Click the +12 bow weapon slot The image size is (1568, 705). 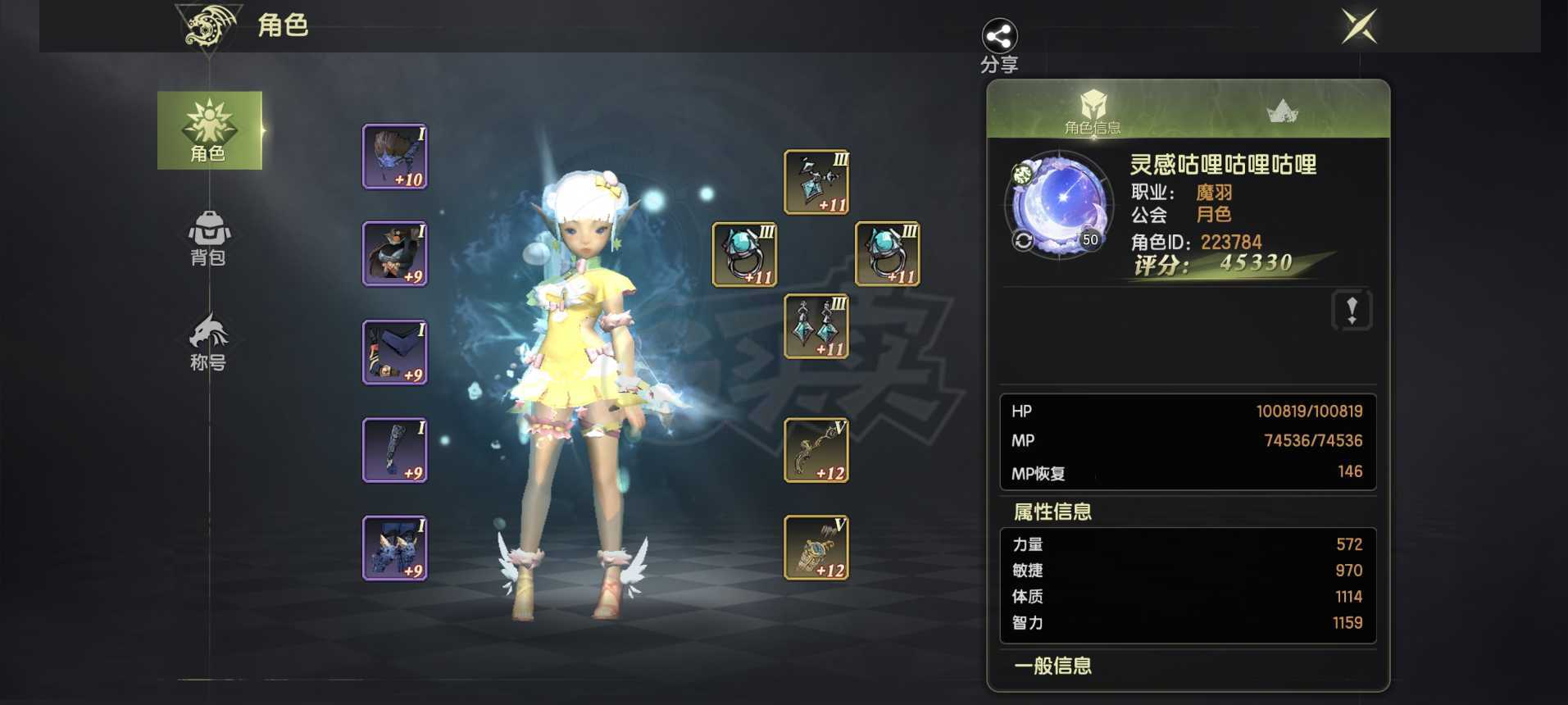click(x=816, y=451)
